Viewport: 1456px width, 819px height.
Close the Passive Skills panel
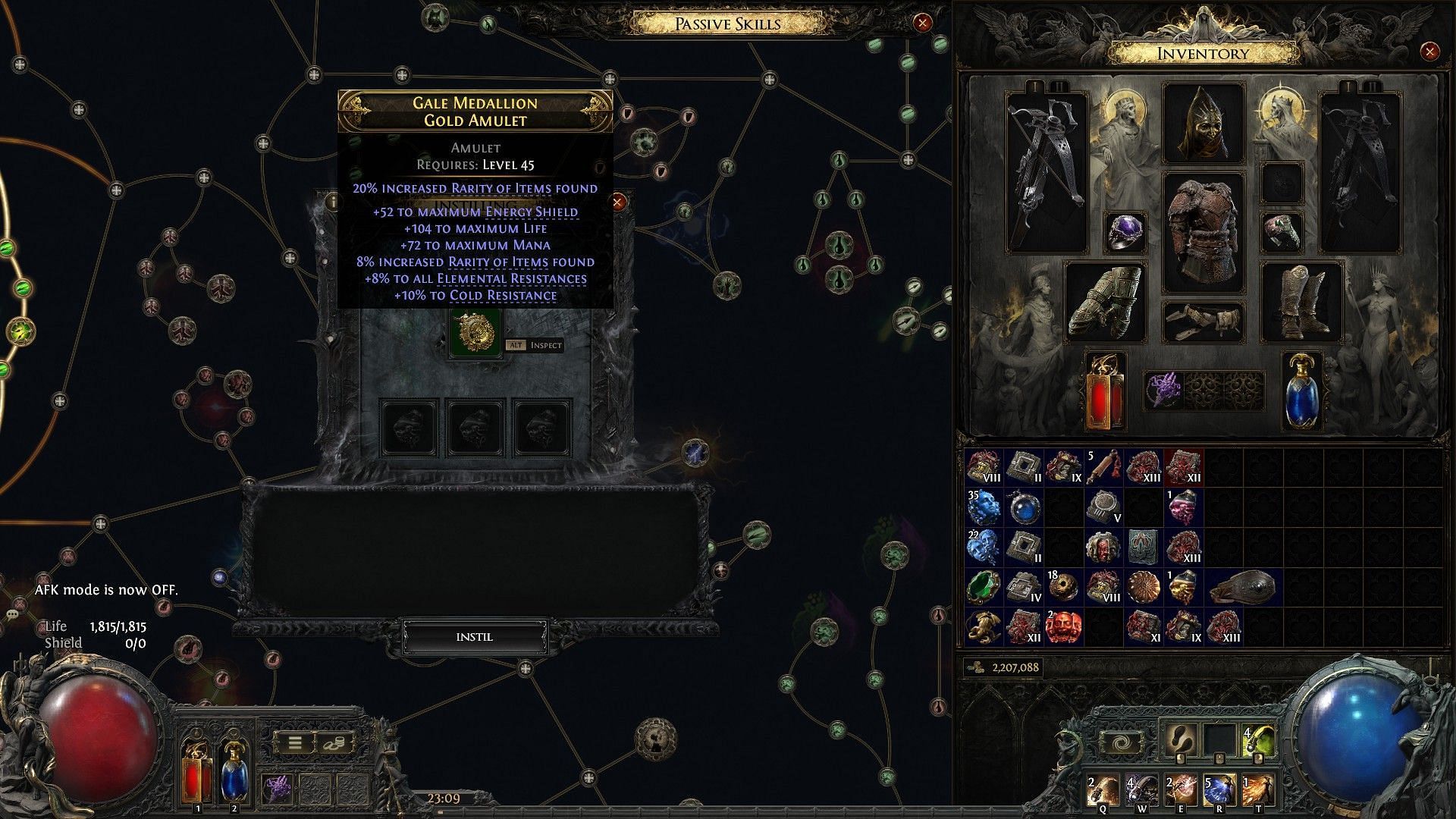922,24
